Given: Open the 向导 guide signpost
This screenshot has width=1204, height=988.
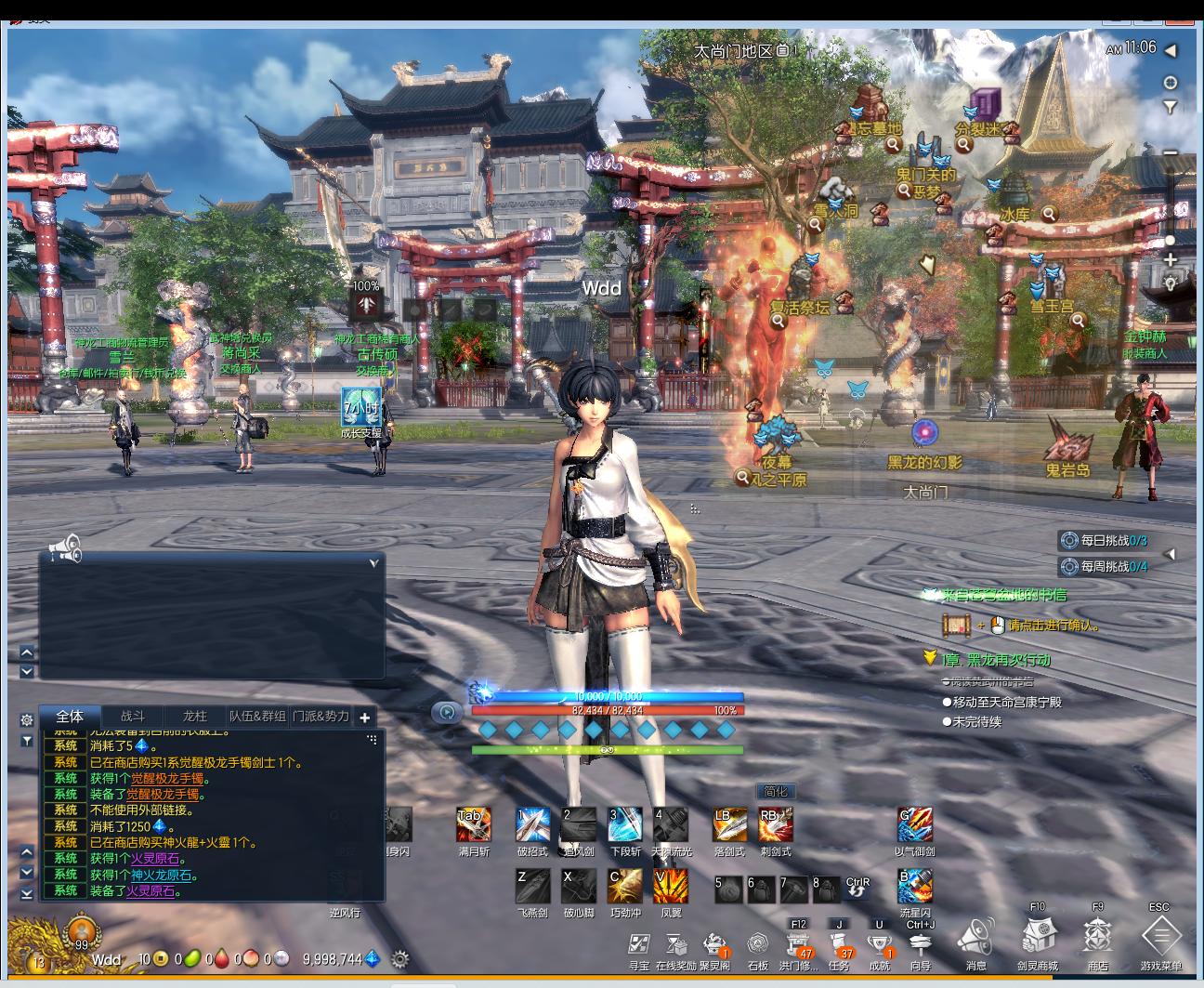Looking at the screenshot, I should click(920, 946).
